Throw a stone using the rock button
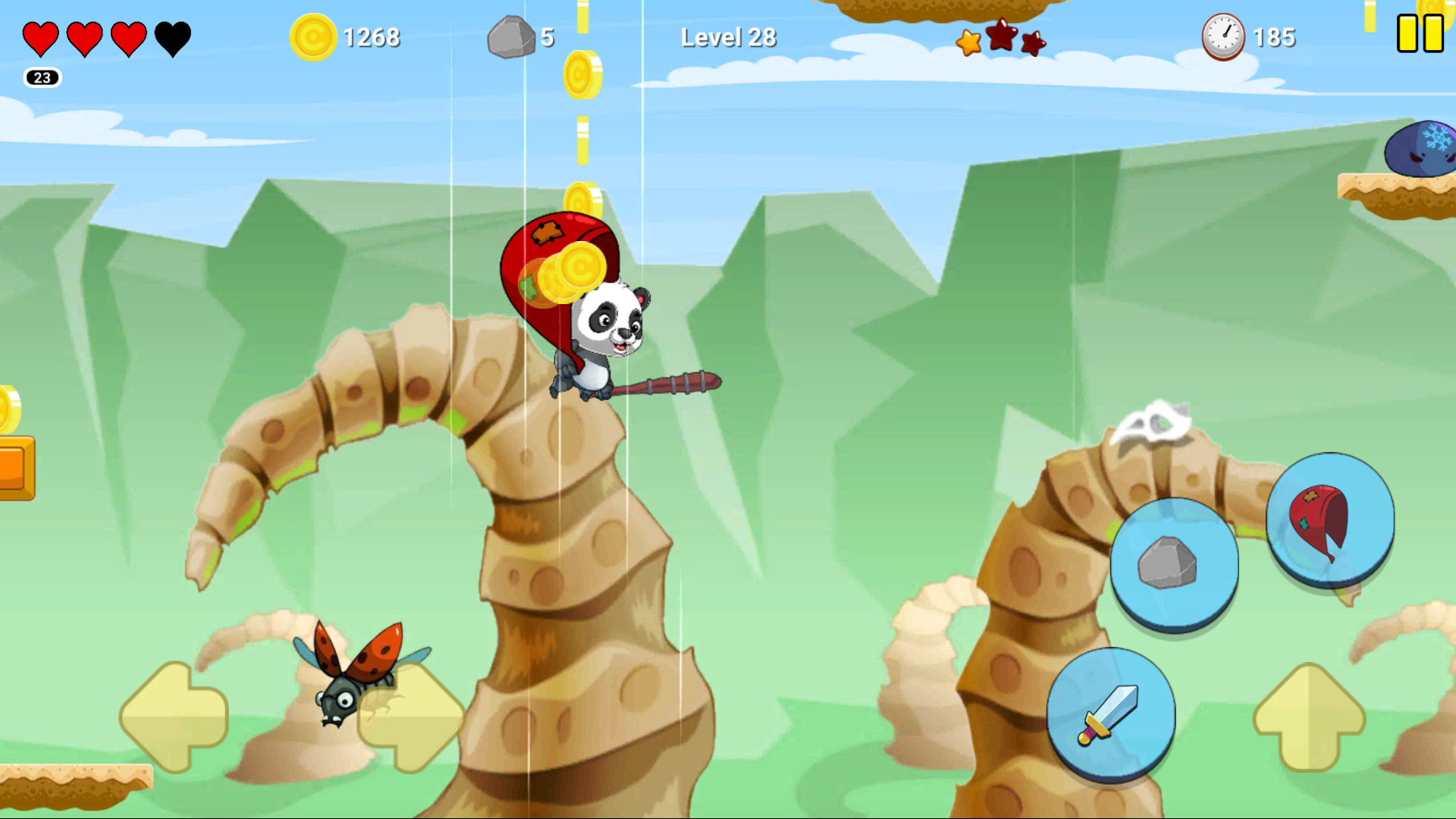This screenshot has width=1456, height=819. pyautogui.click(x=1174, y=564)
